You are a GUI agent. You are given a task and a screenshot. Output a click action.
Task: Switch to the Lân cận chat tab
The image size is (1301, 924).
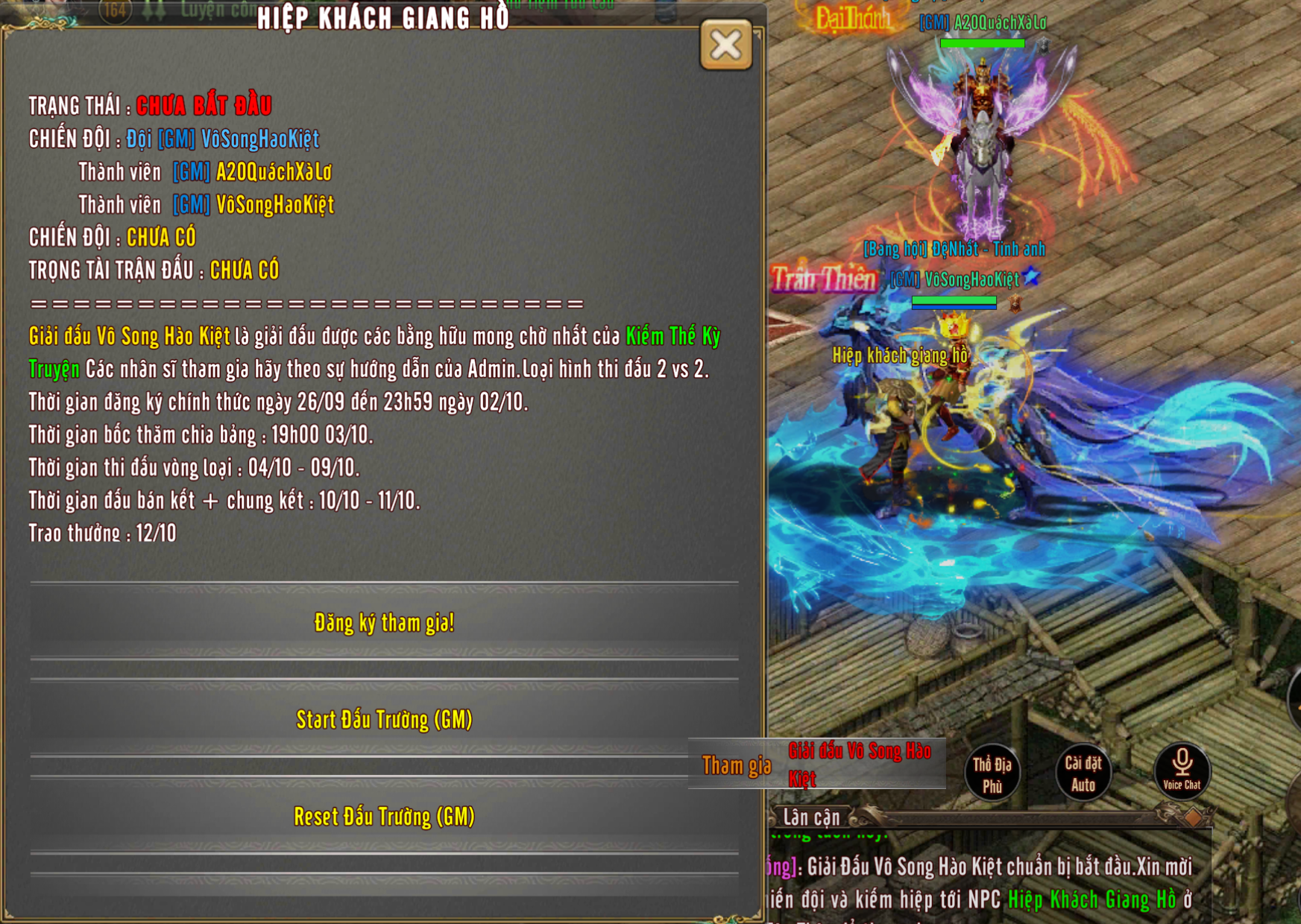tap(811, 817)
